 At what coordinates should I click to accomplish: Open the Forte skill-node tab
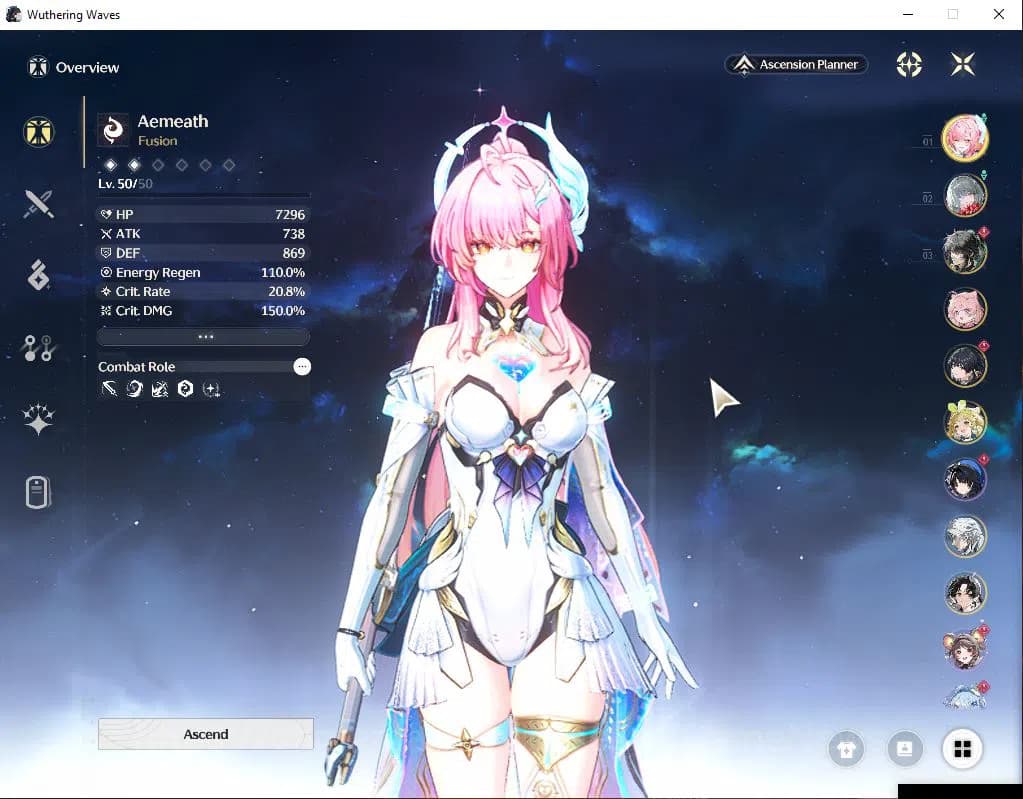point(39,348)
